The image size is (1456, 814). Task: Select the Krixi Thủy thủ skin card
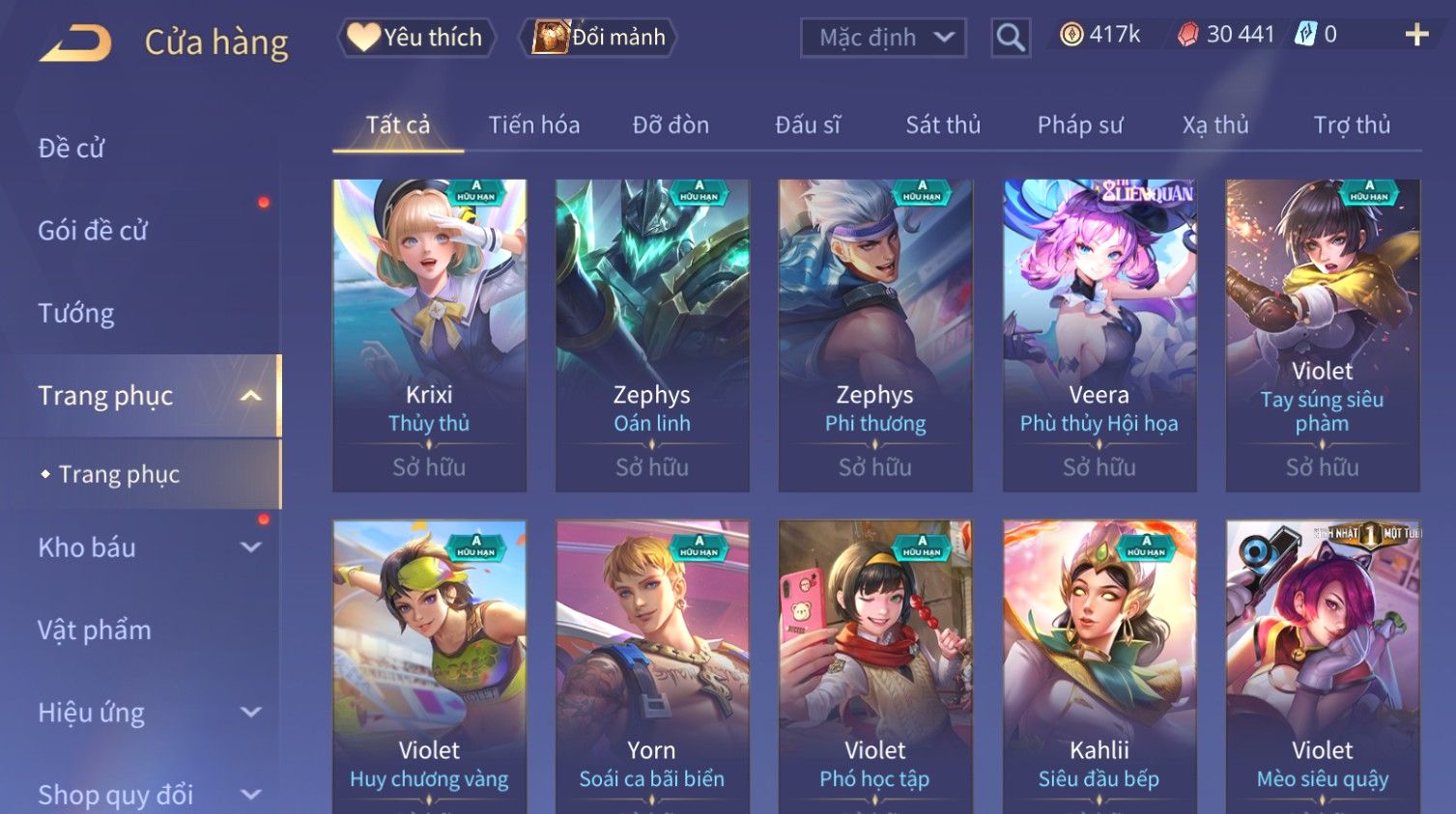[x=429, y=334]
